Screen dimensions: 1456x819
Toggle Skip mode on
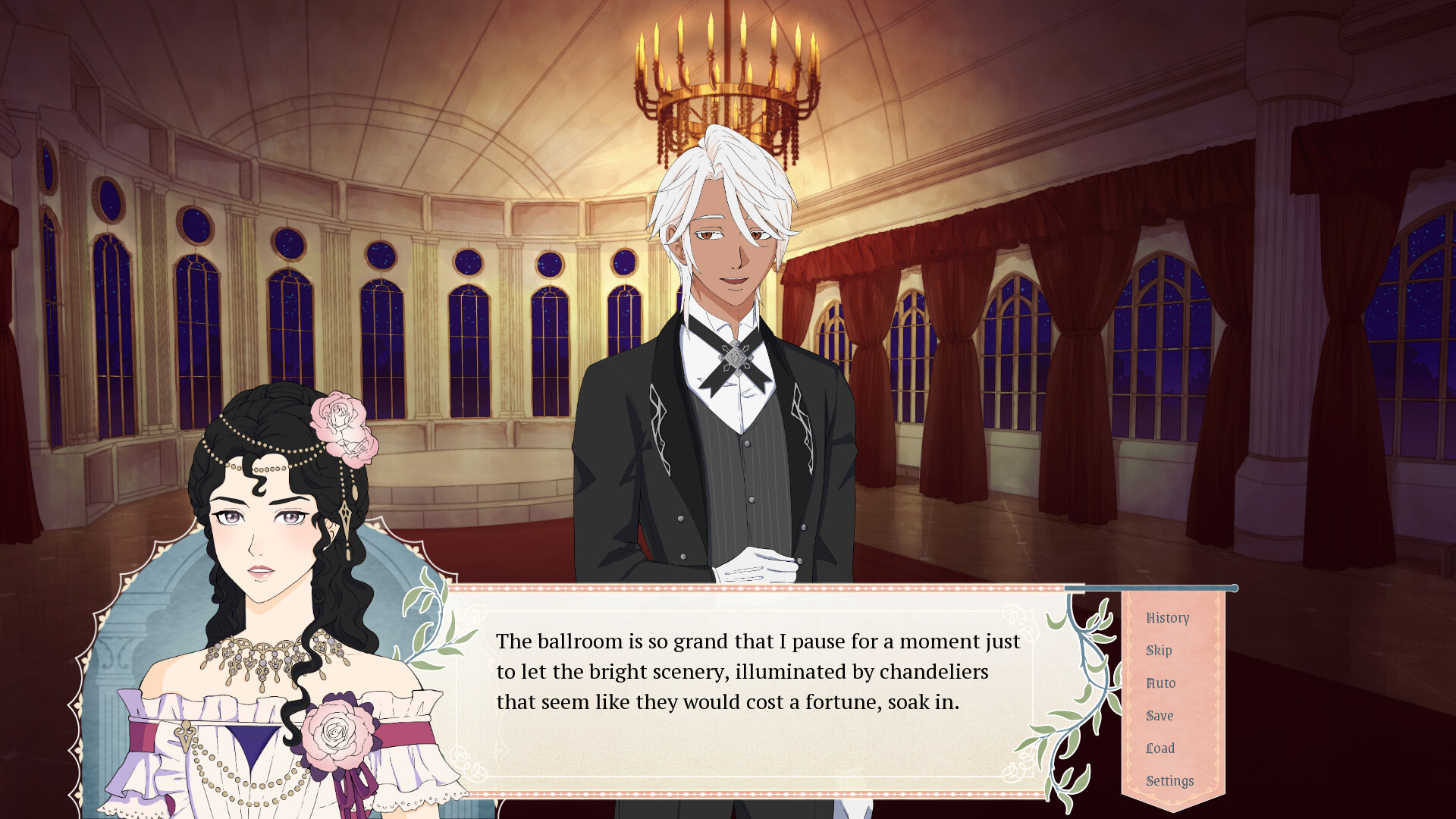click(1159, 651)
